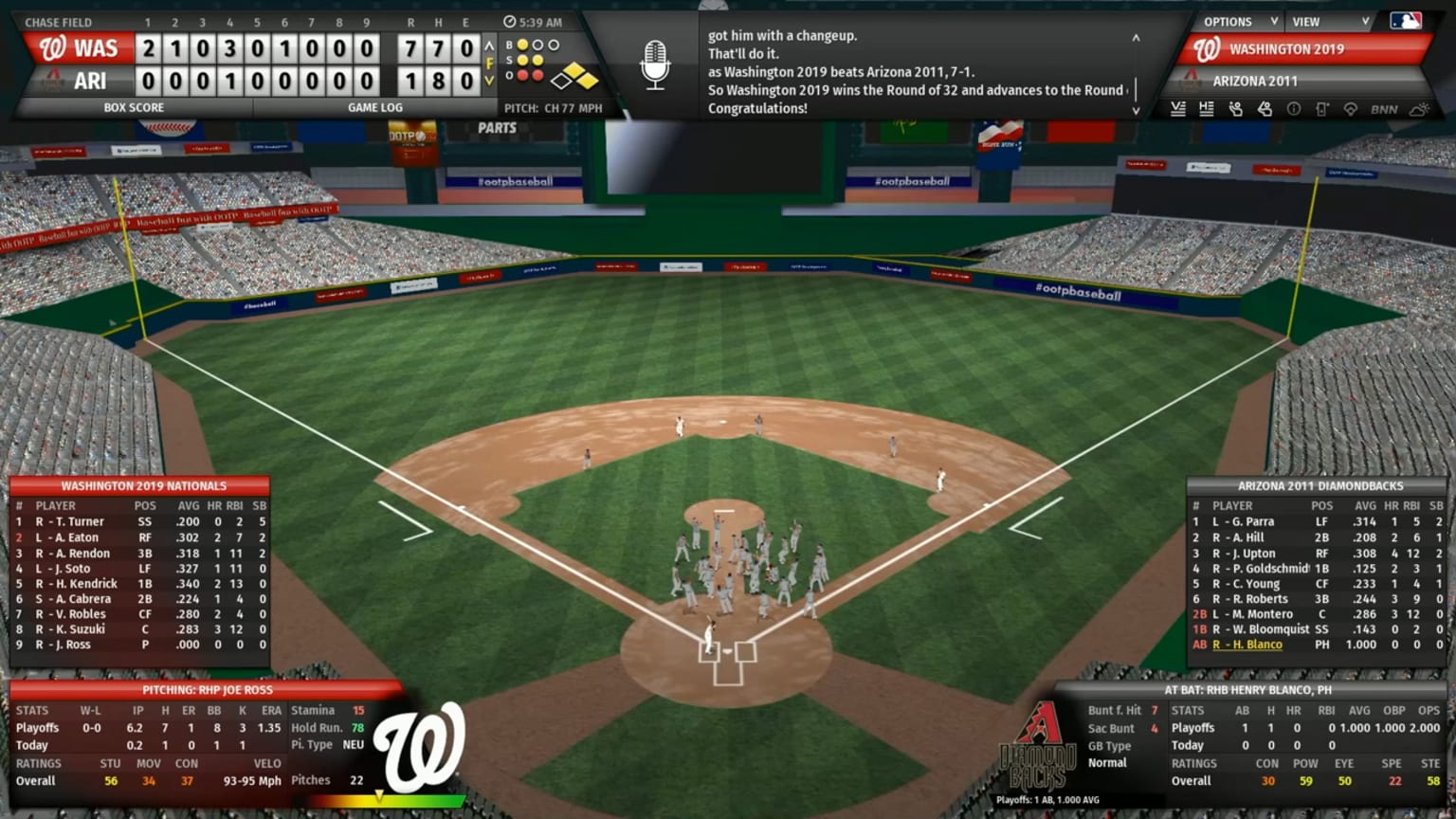The width and height of the screenshot is (1456, 819).
Task: Click the lightbulb suggestion icon
Action: pyautogui.click(x=1351, y=109)
